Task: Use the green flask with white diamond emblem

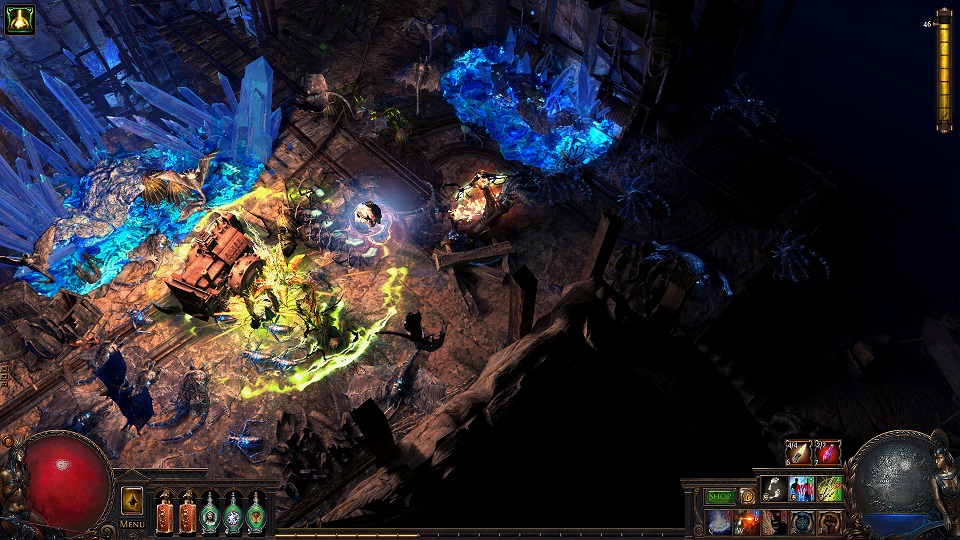Action: pyautogui.click(x=233, y=513)
